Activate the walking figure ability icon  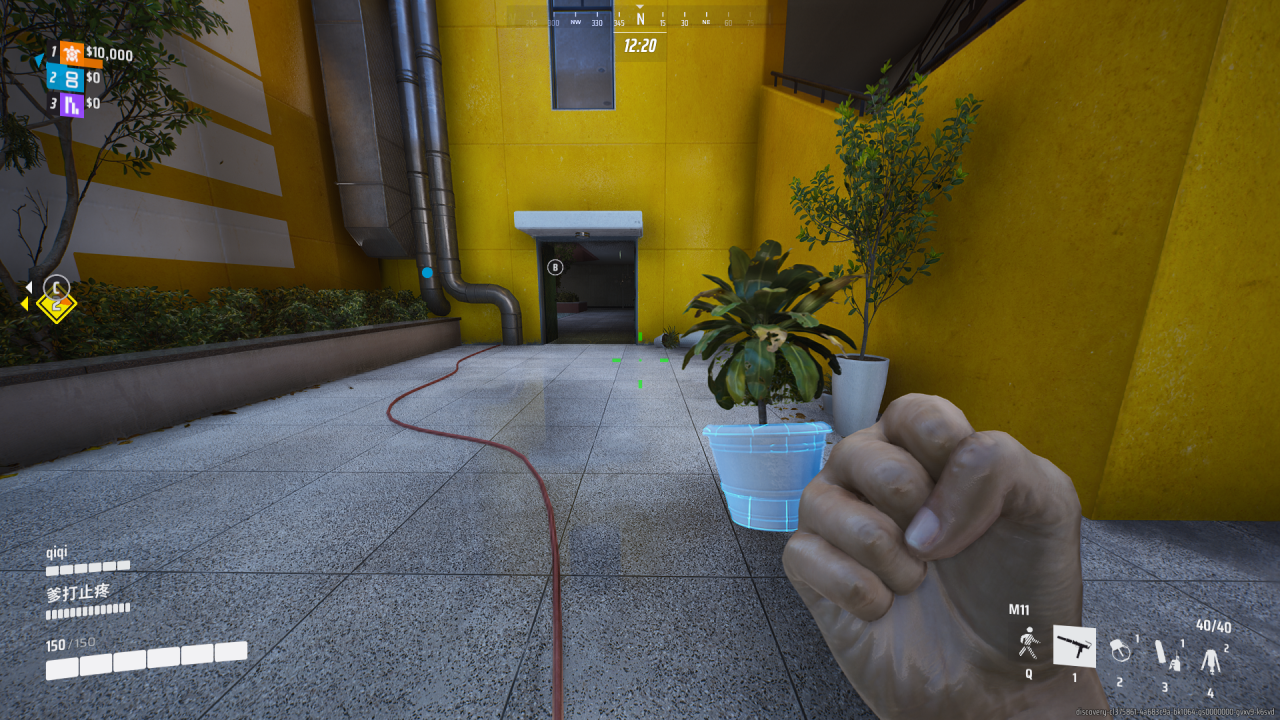pos(1028,643)
